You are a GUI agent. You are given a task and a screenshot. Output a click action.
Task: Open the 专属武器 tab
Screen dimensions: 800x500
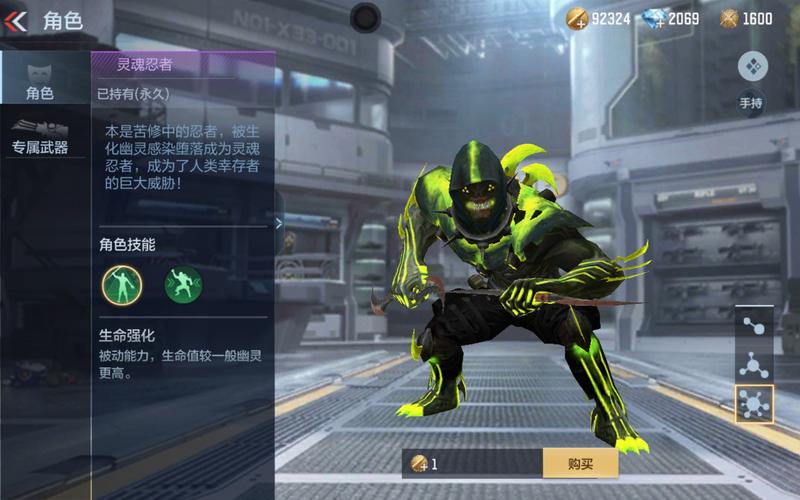point(40,137)
